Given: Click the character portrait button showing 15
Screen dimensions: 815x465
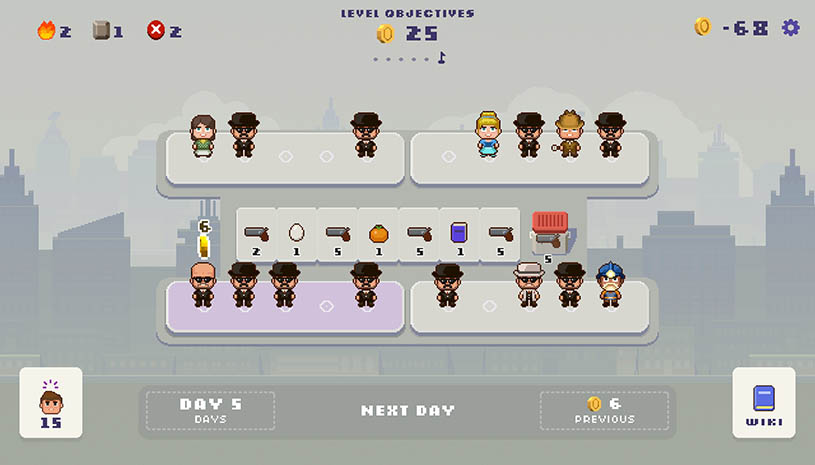Looking at the screenshot, I should click(51, 403).
